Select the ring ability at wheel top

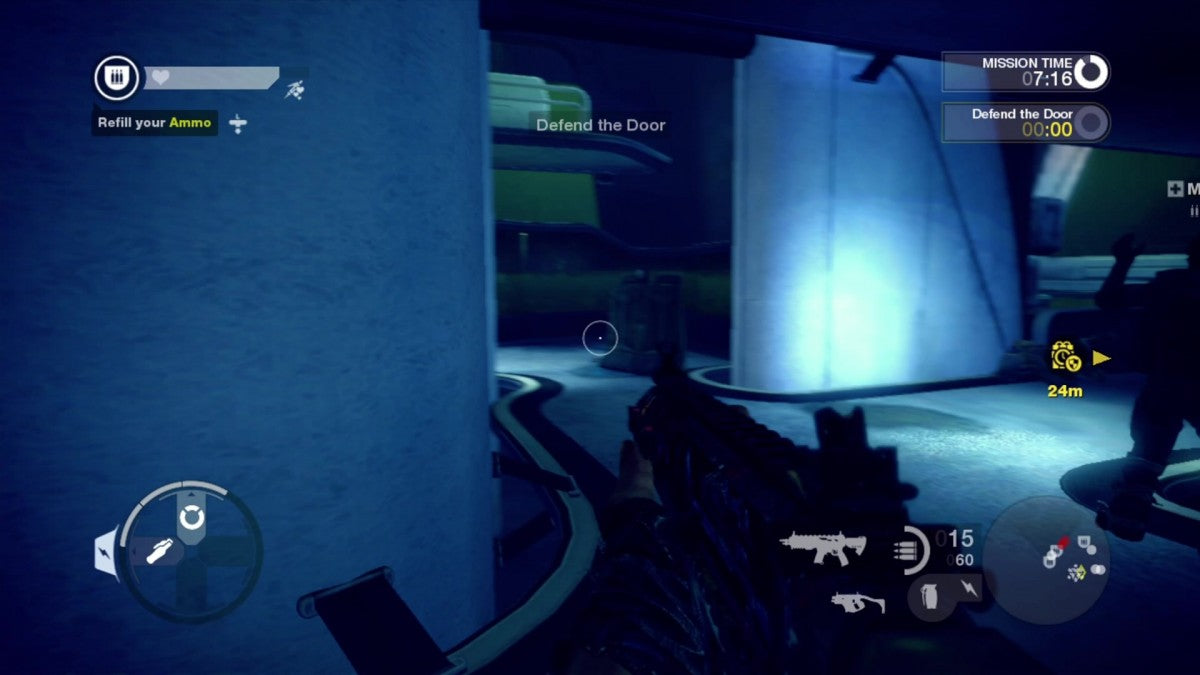(190, 518)
